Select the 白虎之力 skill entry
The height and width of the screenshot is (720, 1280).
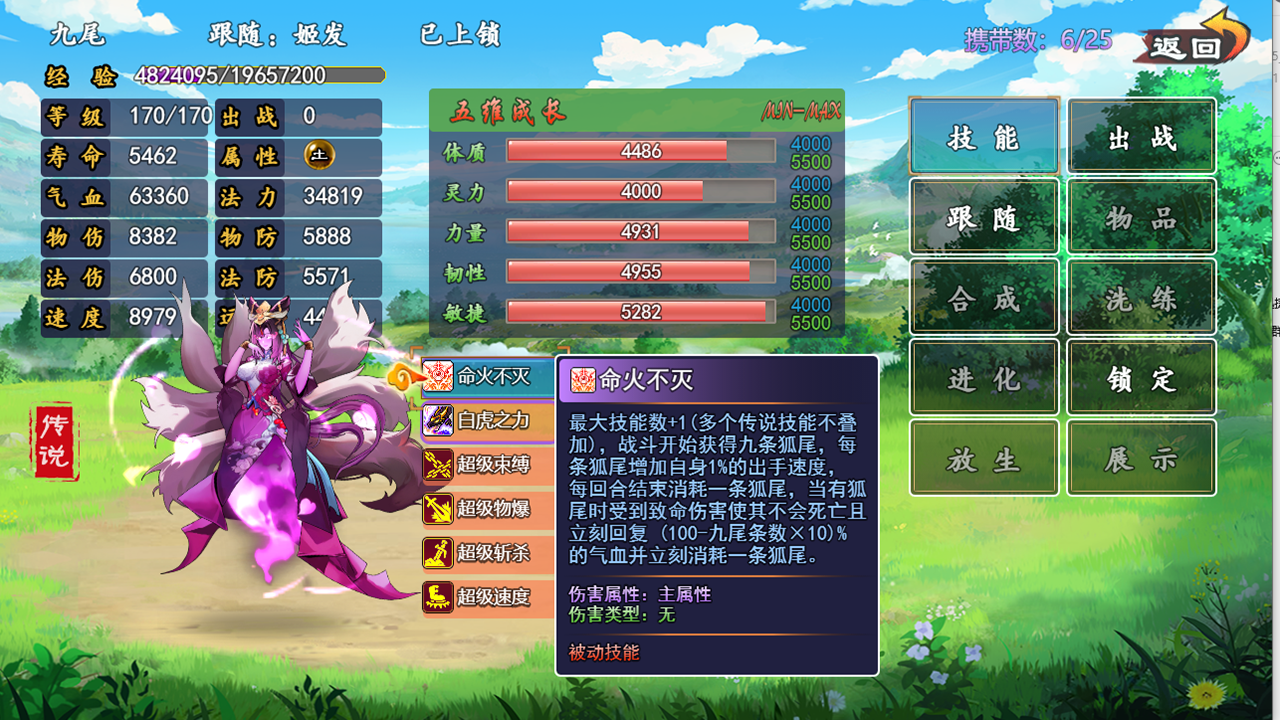488,420
